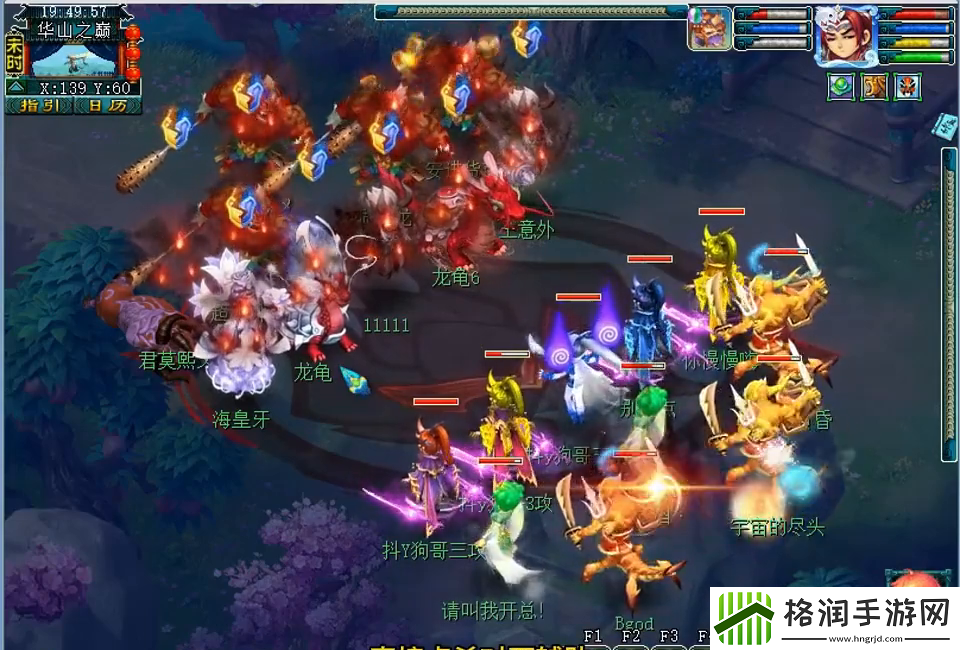Click the 华山之巅 minimap preview

(x=75, y=59)
